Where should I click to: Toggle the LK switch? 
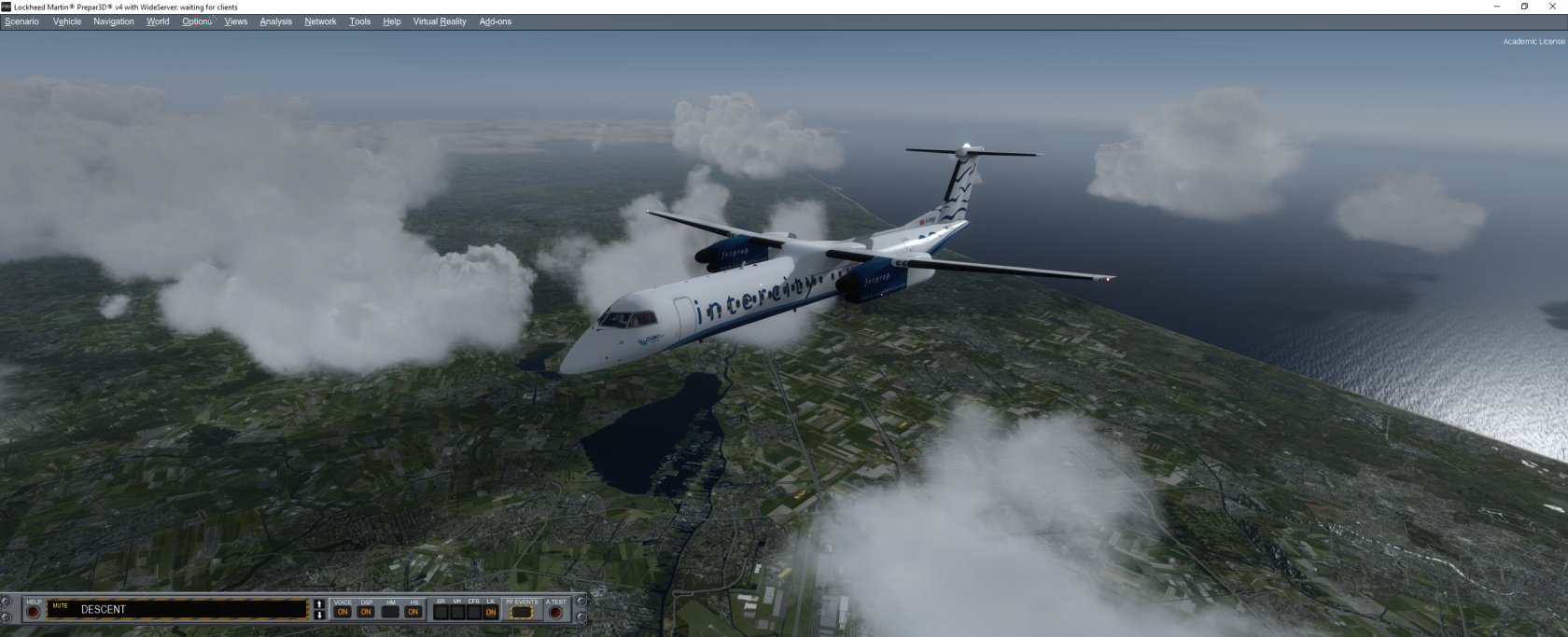[490, 612]
